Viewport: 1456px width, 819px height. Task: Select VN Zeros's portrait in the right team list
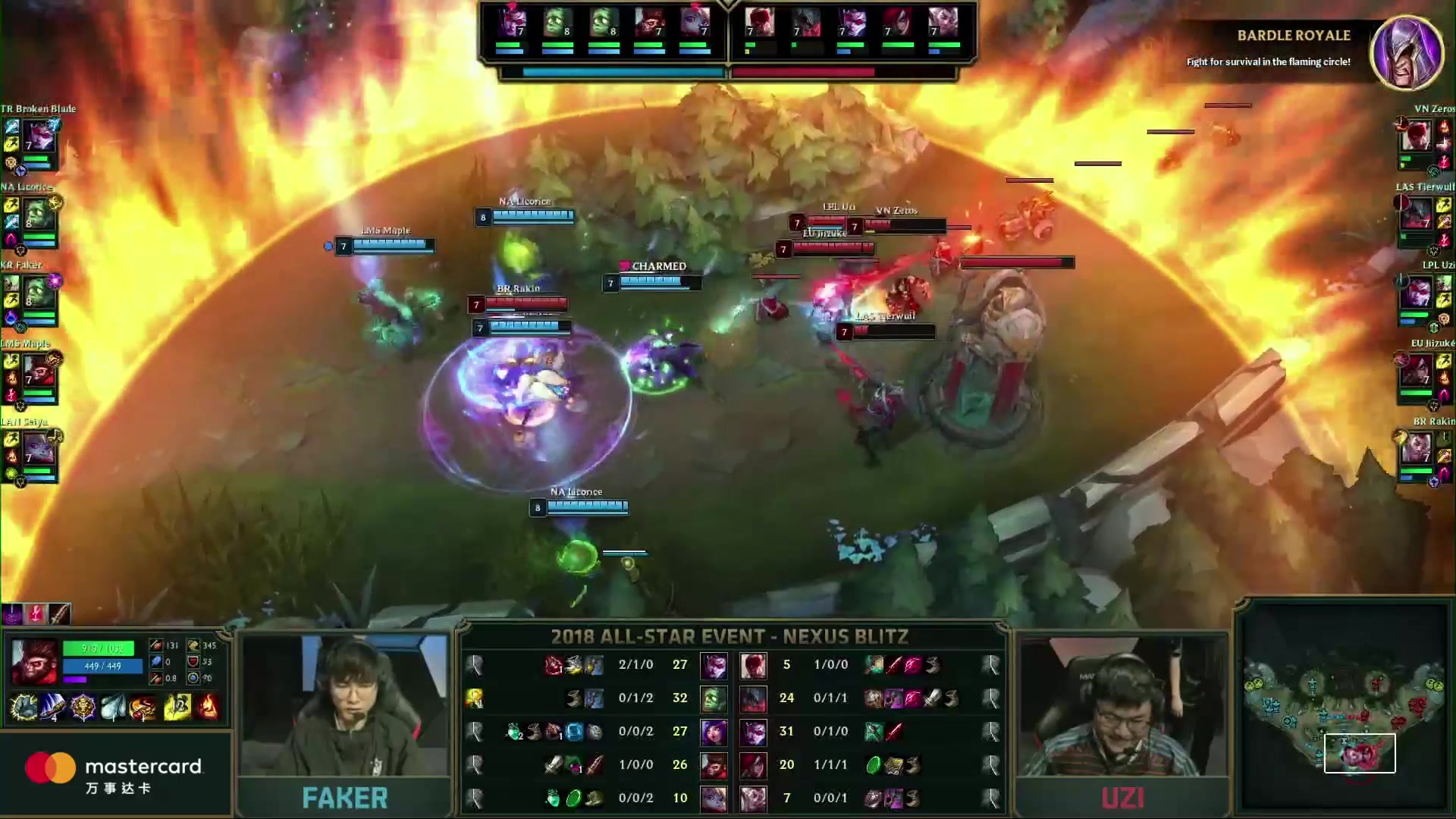coord(1417,136)
